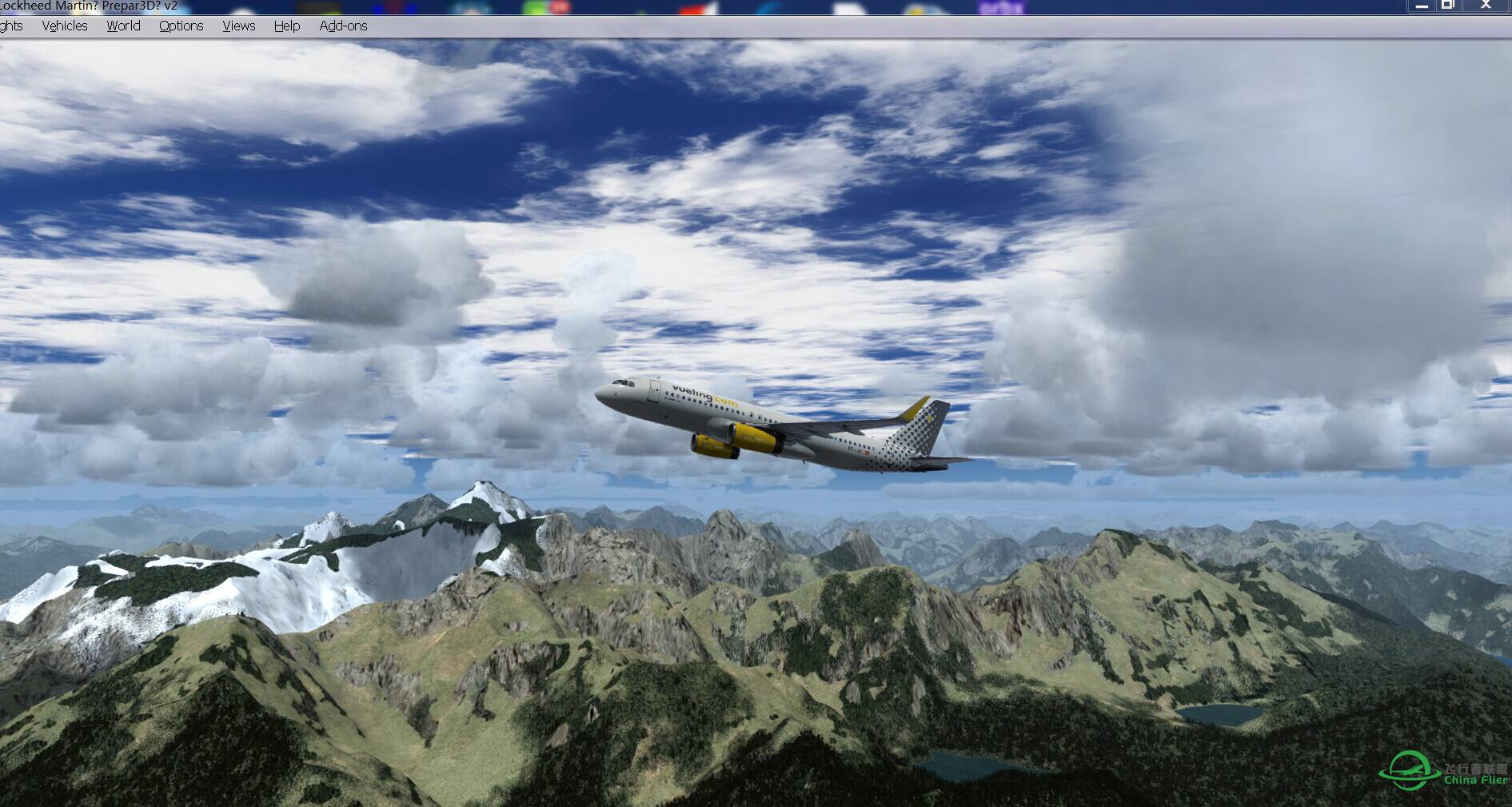This screenshot has width=1512, height=807.
Task: Open the Add-ons menu
Action: pyautogui.click(x=343, y=26)
